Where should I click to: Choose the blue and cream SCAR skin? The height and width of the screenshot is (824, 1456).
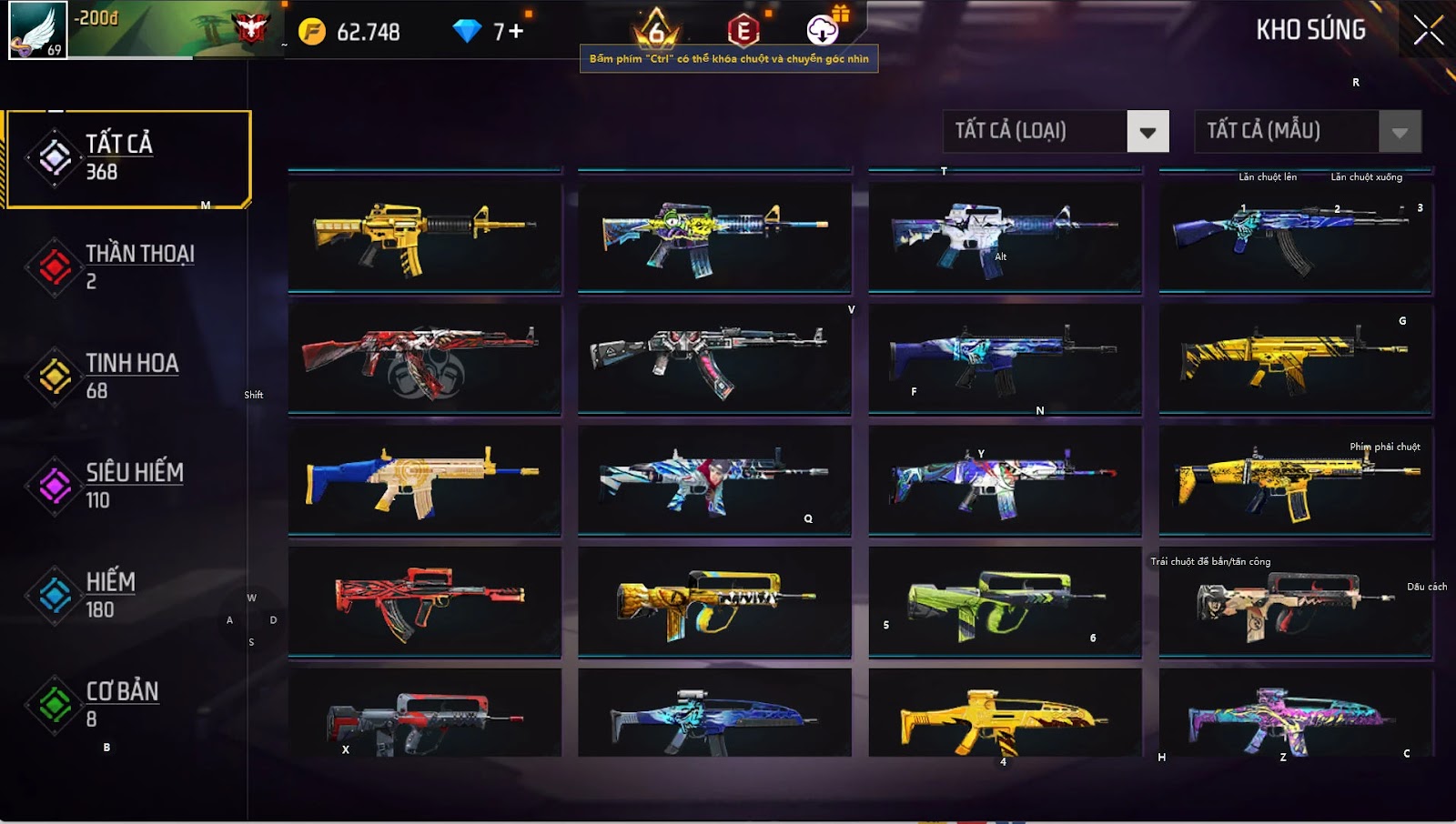click(424, 480)
